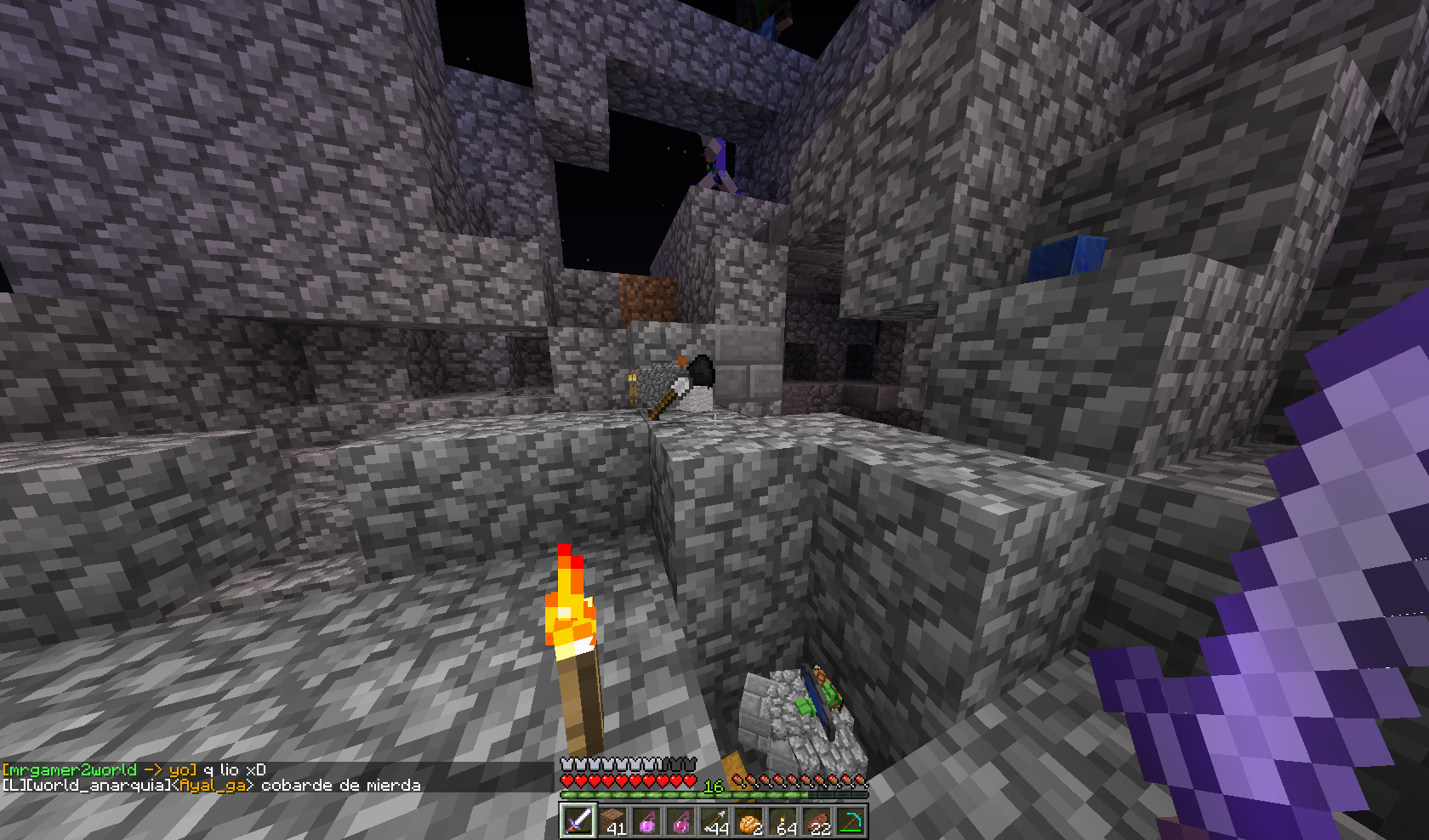Pick the bread slot in hotbar
The image size is (1429, 840).
pyautogui.click(x=749, y=821)
